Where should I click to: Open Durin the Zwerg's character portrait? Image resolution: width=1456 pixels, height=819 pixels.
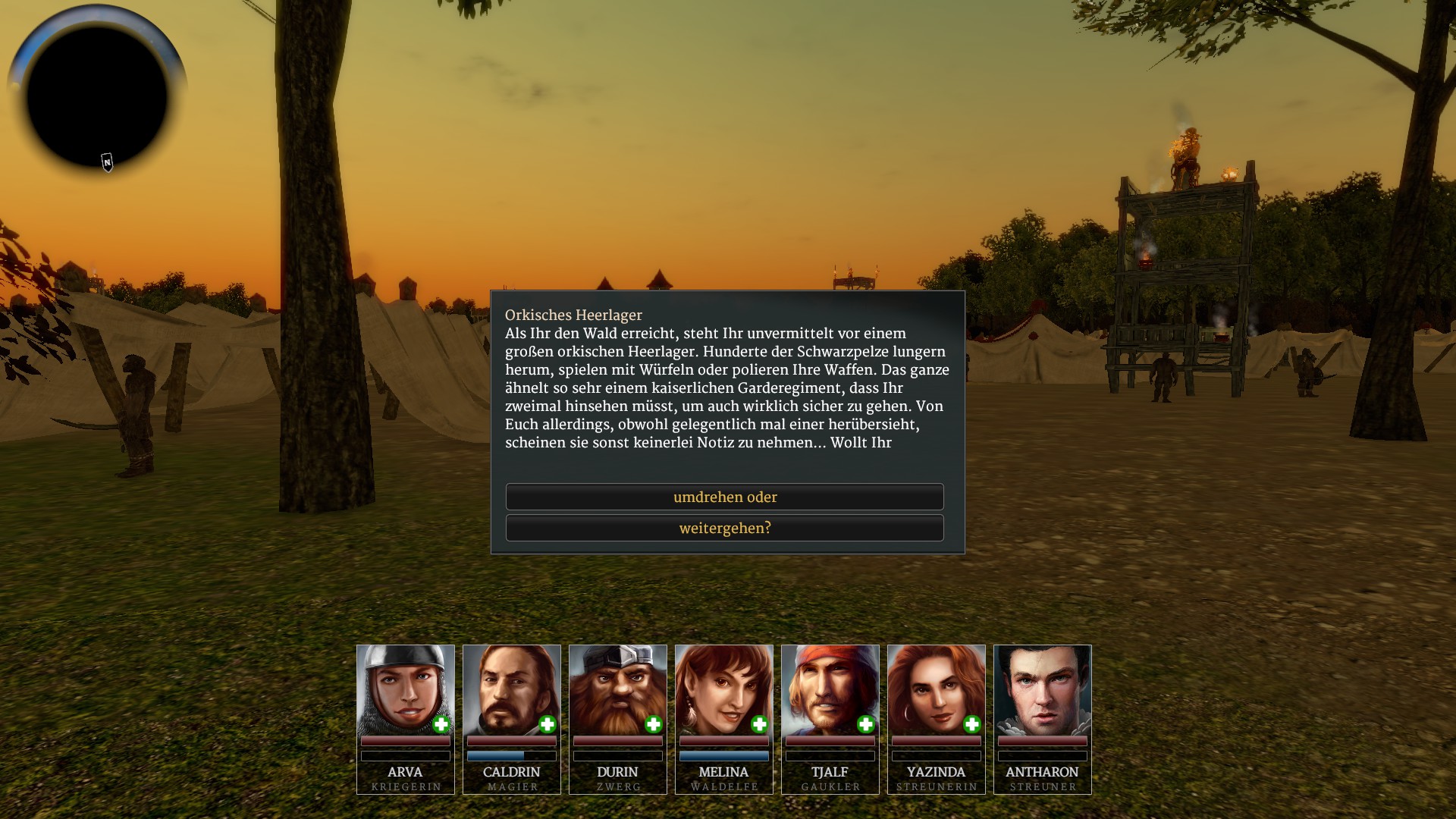pos(617,689)
